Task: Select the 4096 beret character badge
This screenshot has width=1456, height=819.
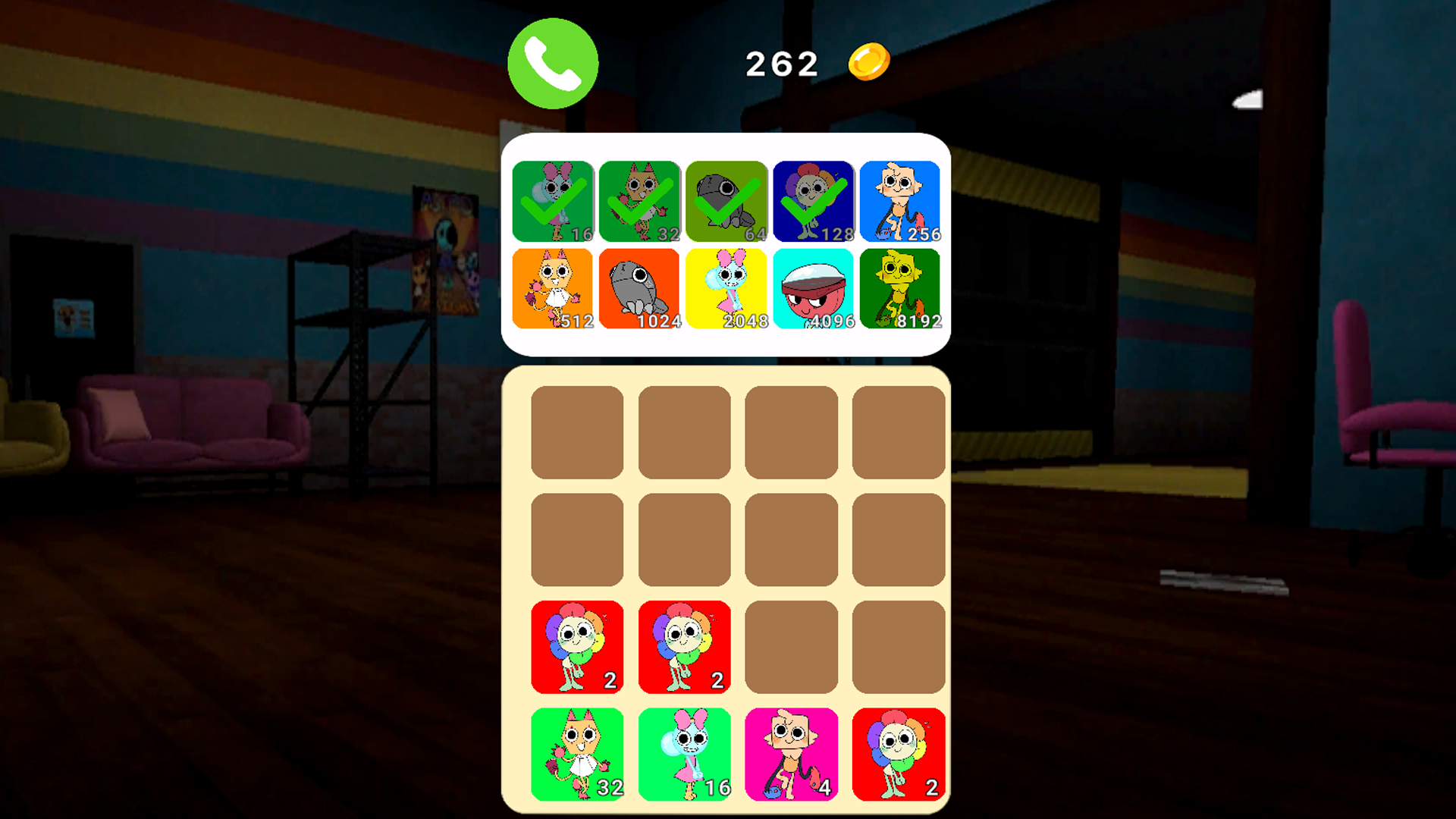Action: (813, 289)
